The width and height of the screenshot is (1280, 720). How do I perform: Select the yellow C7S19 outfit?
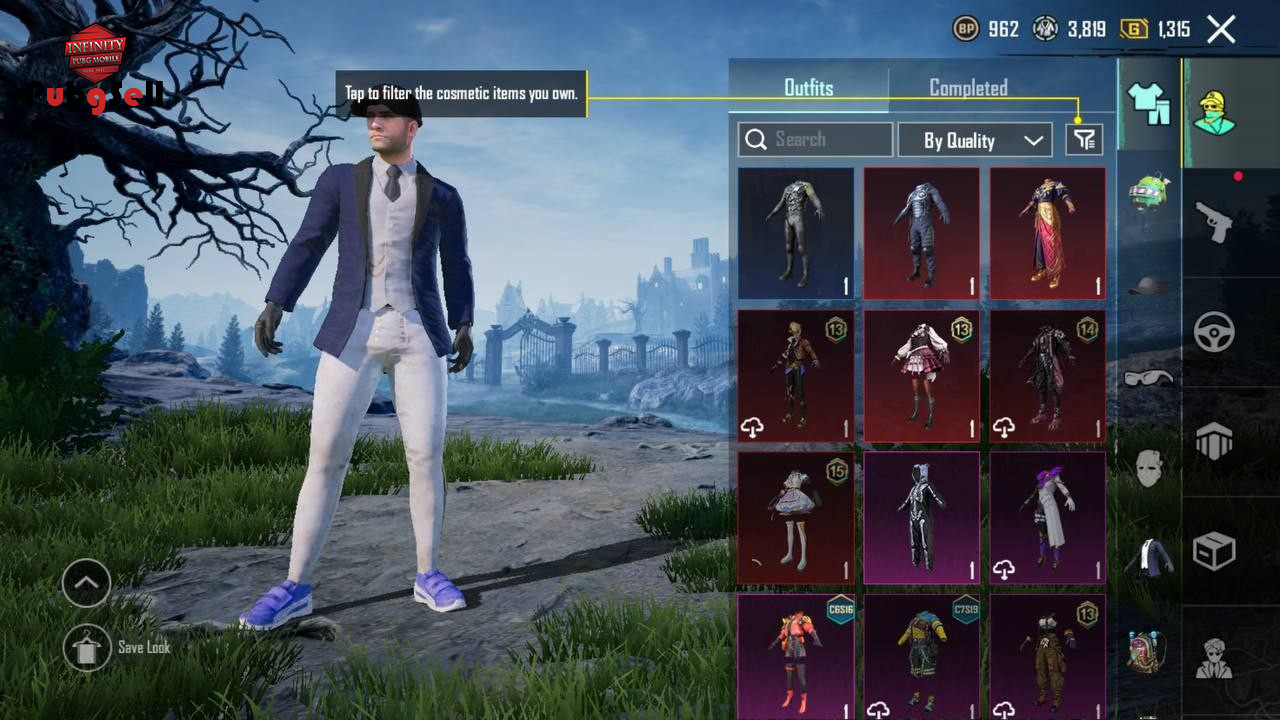click(x=922, y=656)
